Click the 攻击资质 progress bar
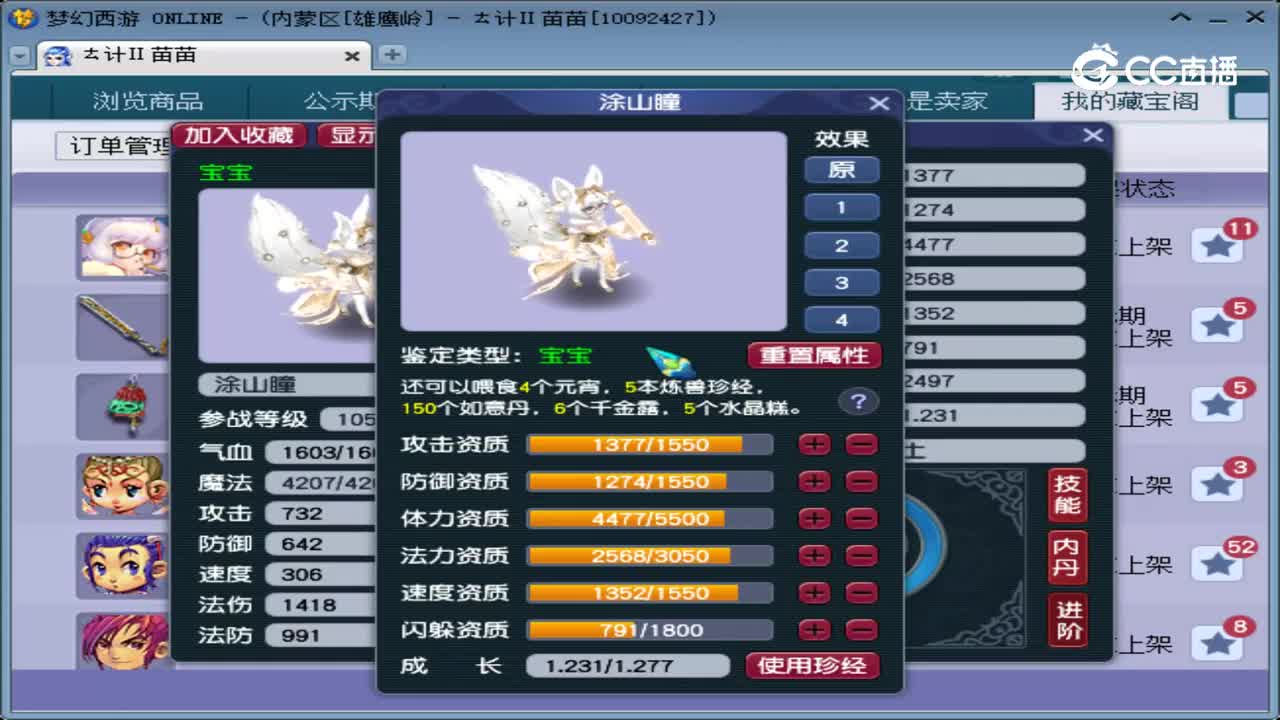The width and height of the screenshot is (1280, 720). point(650,445)
